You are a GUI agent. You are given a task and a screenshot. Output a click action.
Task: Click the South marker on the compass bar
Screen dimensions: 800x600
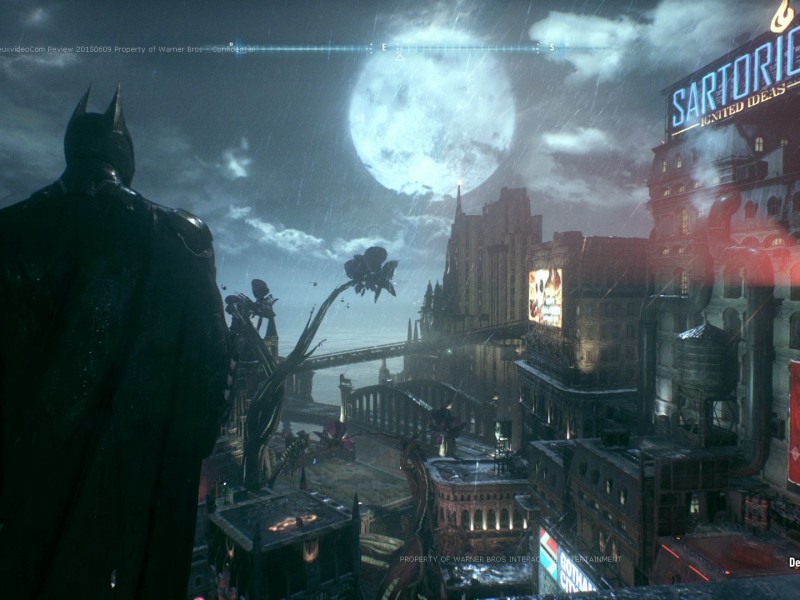pyautogui.click(x=551, y=47)
